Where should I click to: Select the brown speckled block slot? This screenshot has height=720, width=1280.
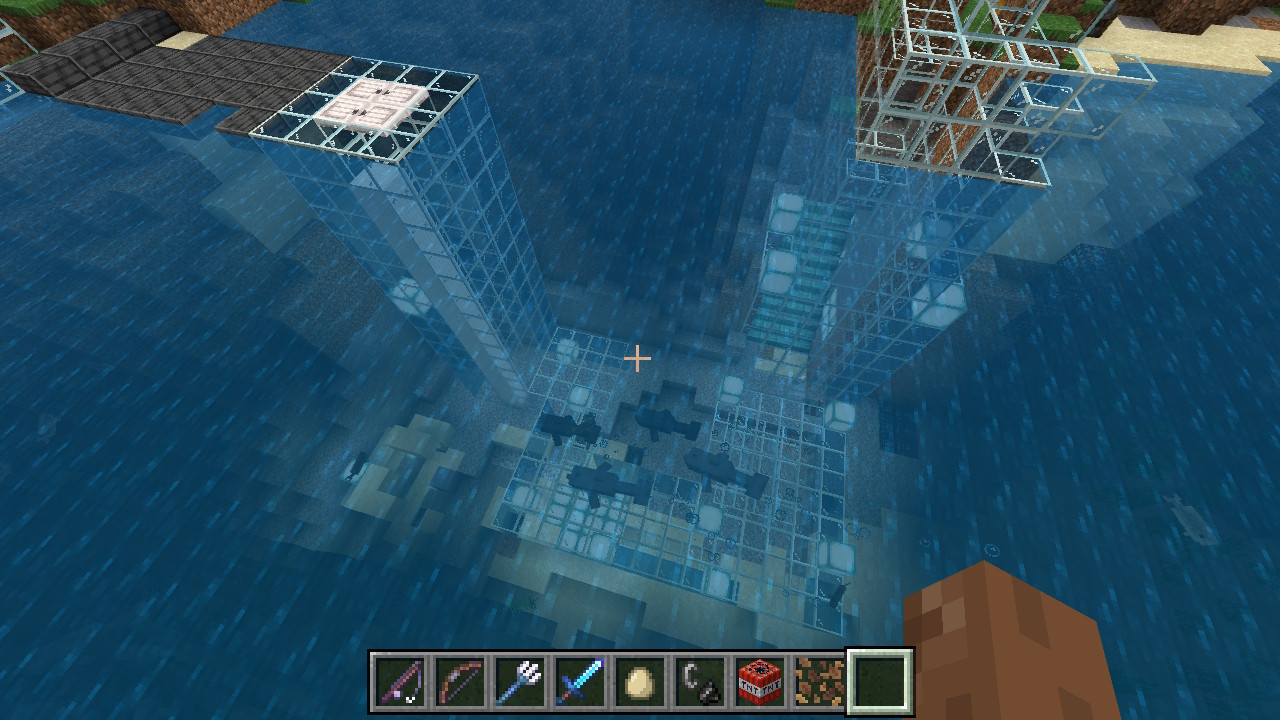(819, 683)
